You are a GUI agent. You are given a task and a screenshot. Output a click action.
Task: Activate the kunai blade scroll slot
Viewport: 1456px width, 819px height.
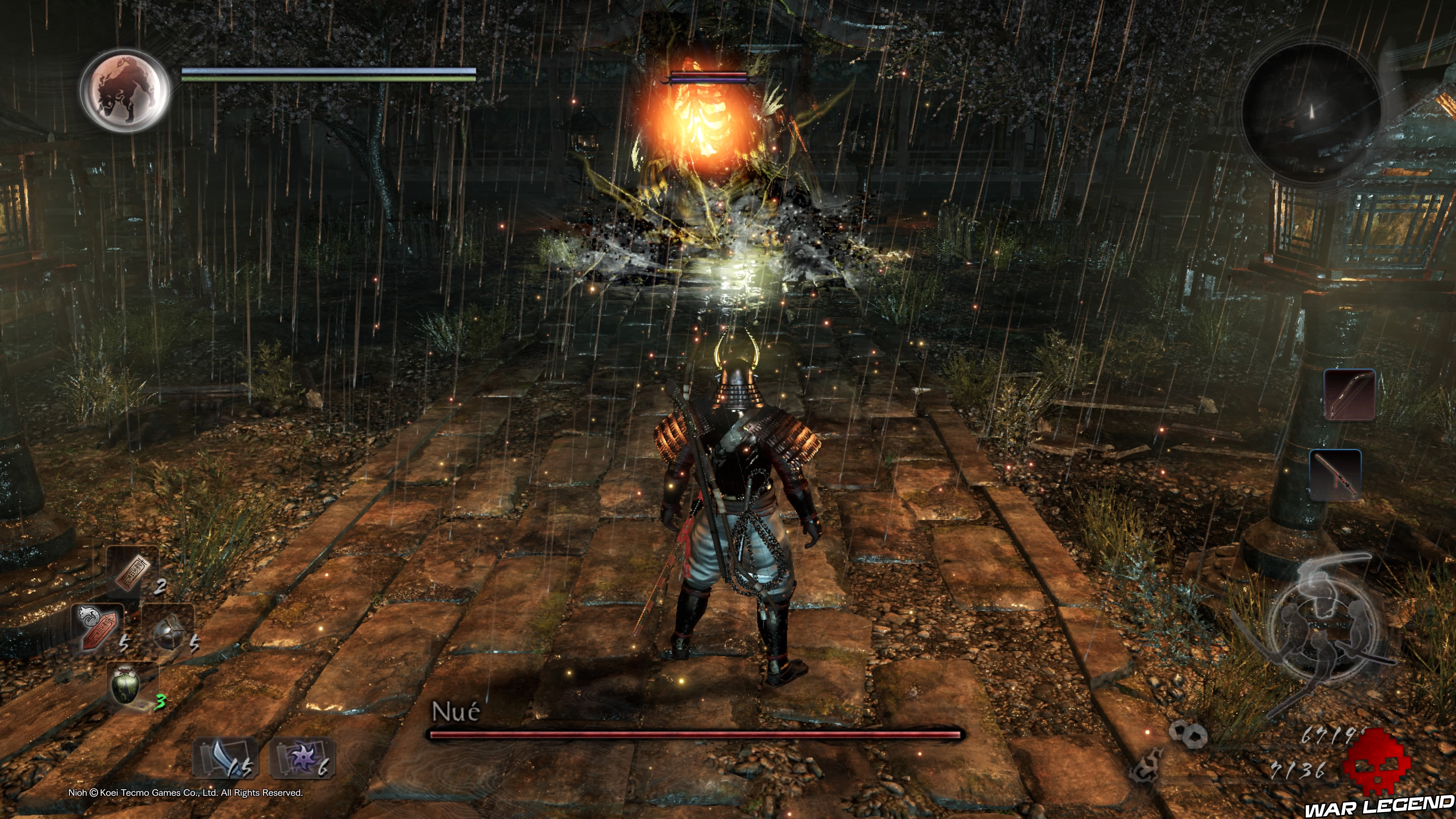[224, 758]
